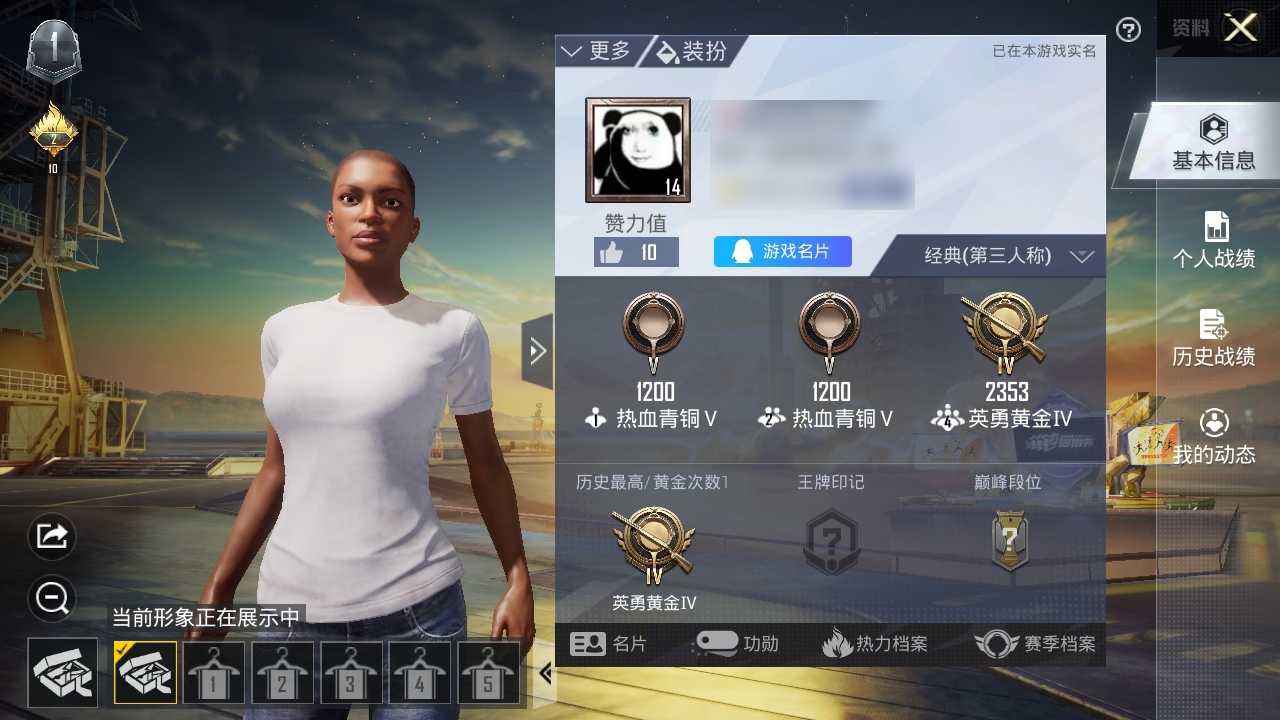The image size is (1280, 720).
Task: Close the profile screen with the X
Action: click(x=1241, y=28)
